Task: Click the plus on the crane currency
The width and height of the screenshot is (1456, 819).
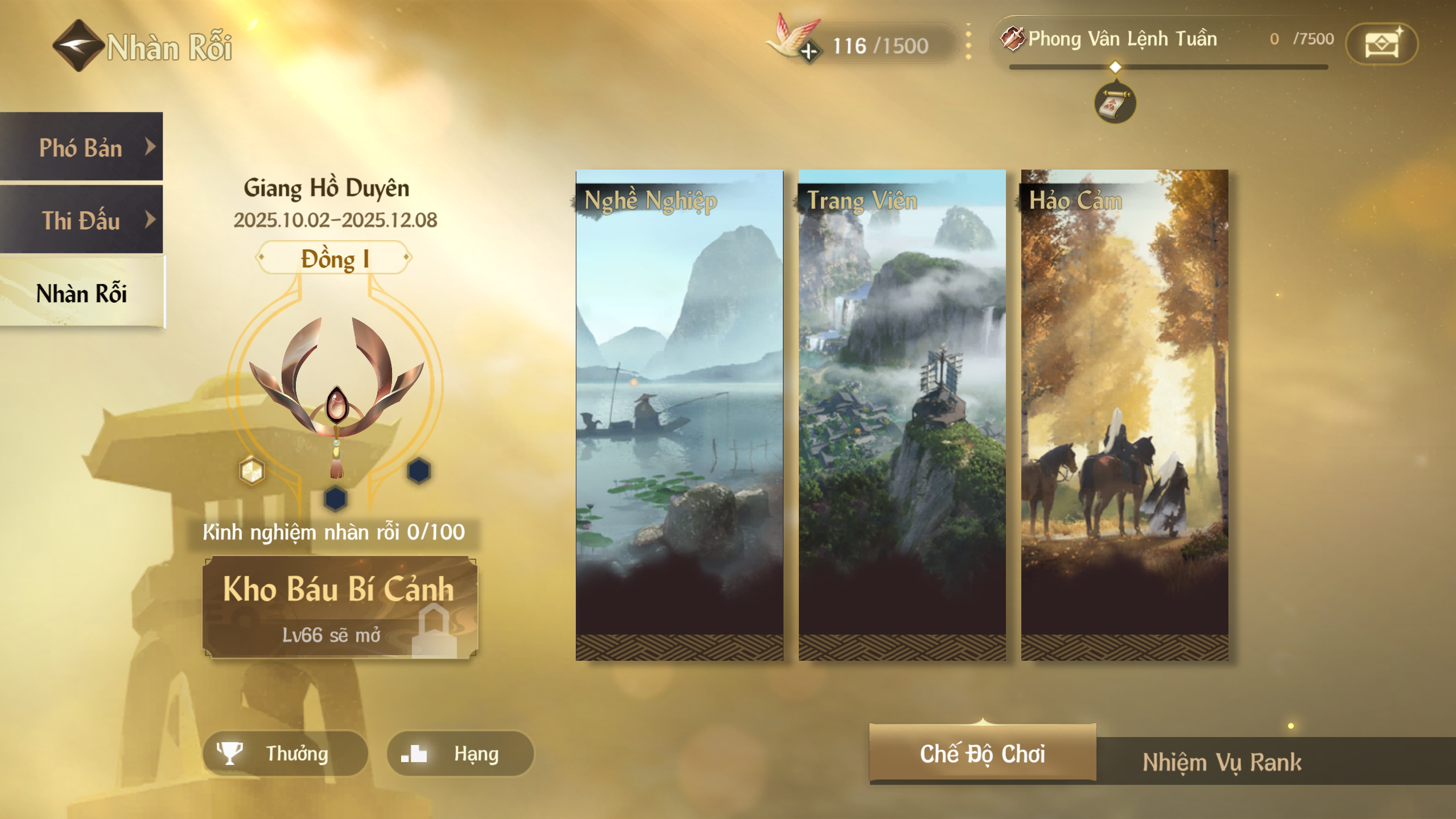Action: [809, 51]
